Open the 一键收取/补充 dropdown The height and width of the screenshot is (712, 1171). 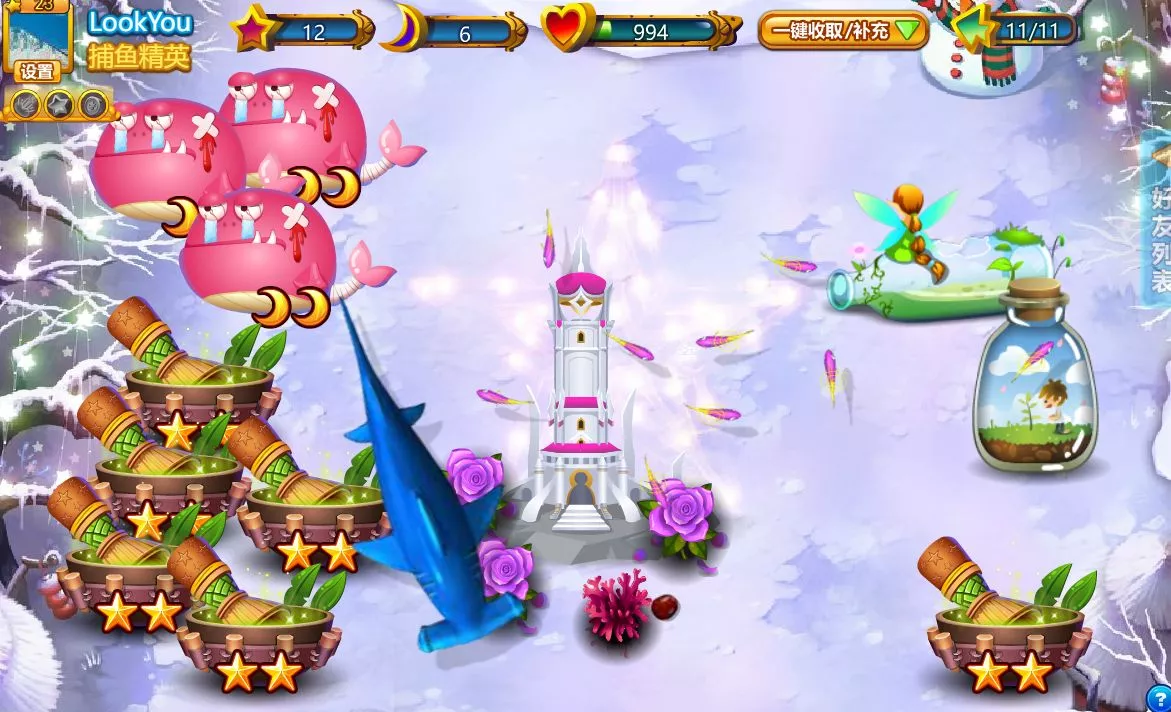click(843, 31)
